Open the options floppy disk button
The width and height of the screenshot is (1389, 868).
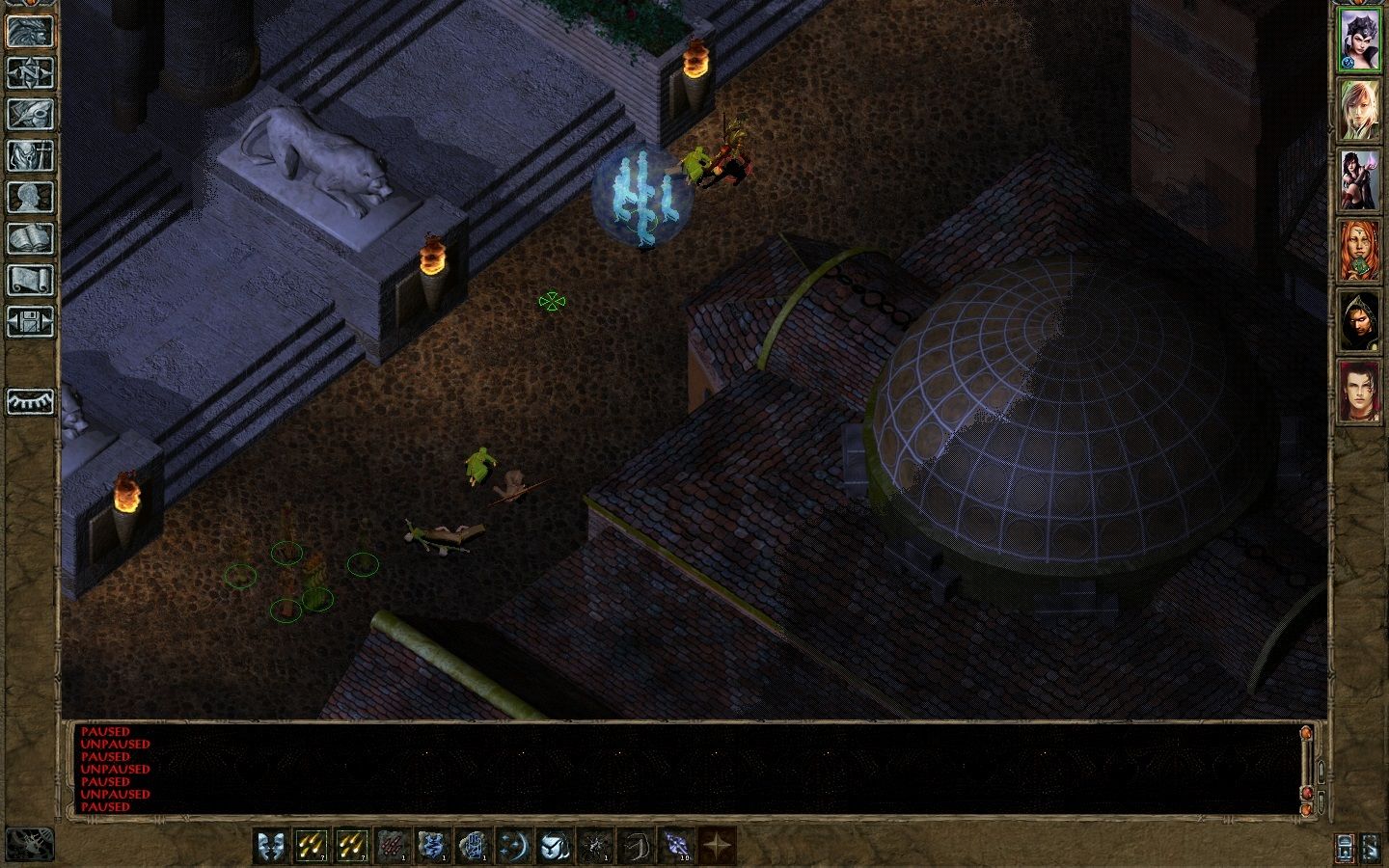click(31, 321)
